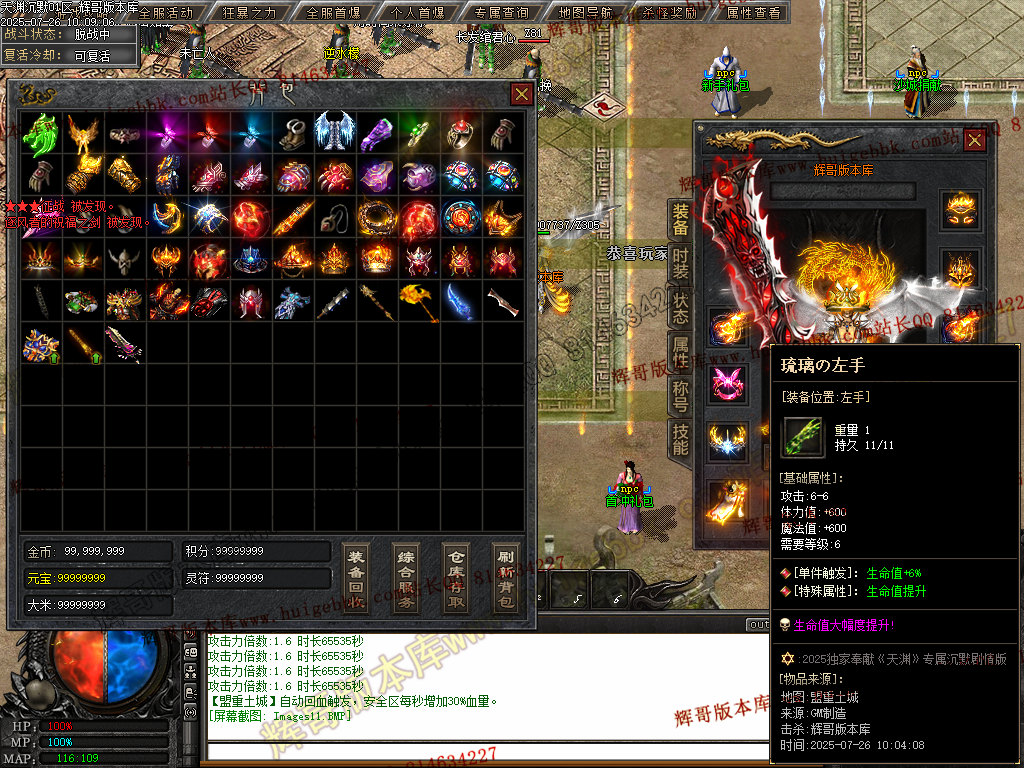Open the 地图导航 menu
This screenshot has height=768, width=1024.
point(586,13)
